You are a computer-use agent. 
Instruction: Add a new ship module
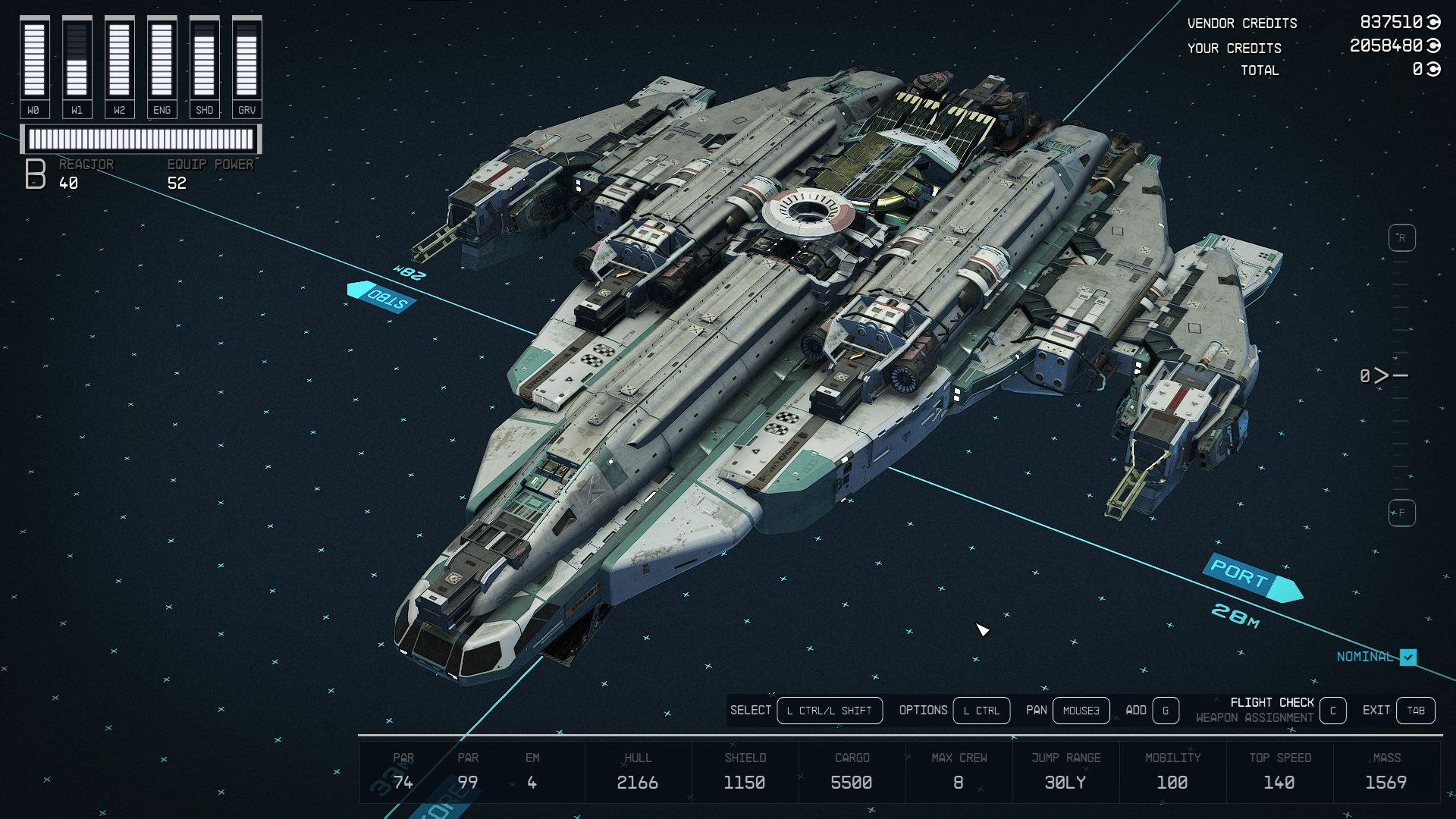[x=1166, y=711]
